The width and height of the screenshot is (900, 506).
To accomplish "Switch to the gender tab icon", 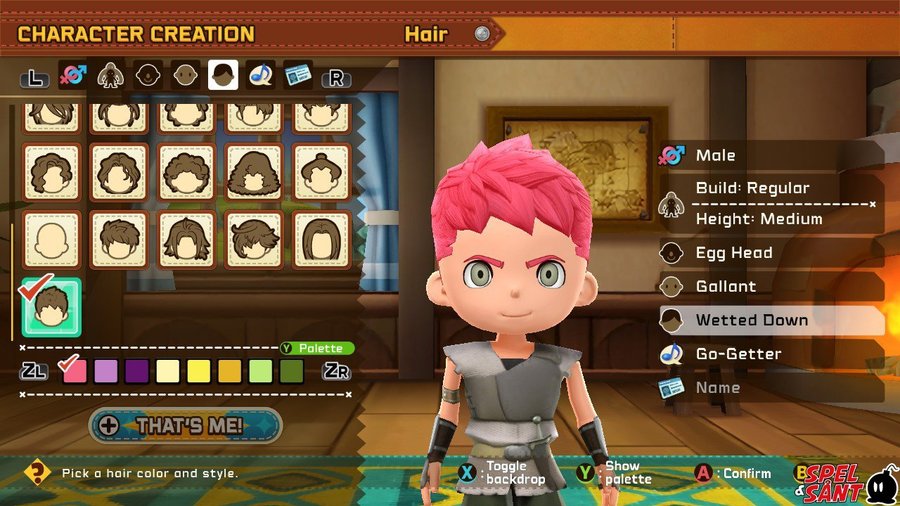I will [x=72, y=76].
